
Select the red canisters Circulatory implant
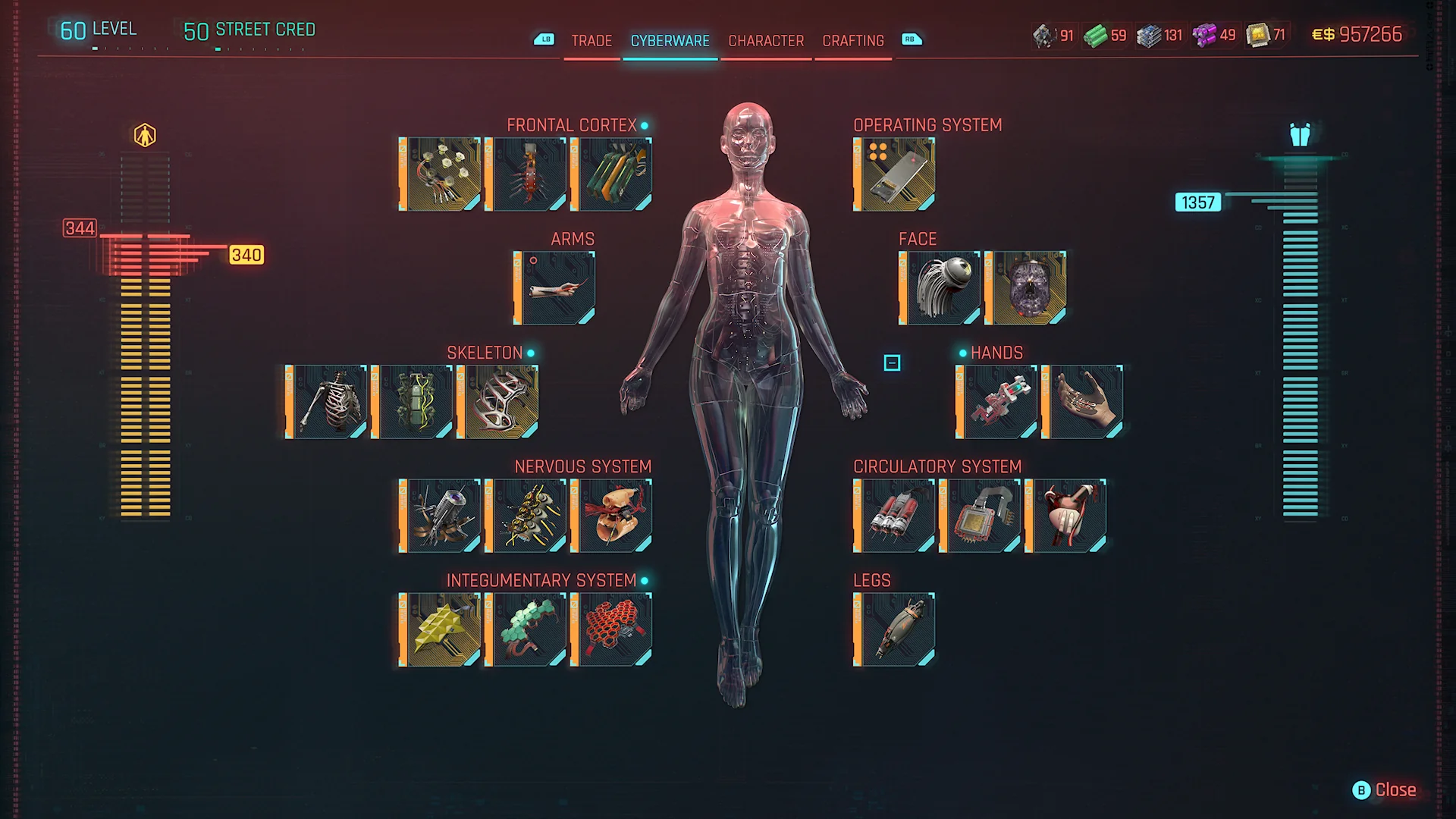click(x=895, y=516)
